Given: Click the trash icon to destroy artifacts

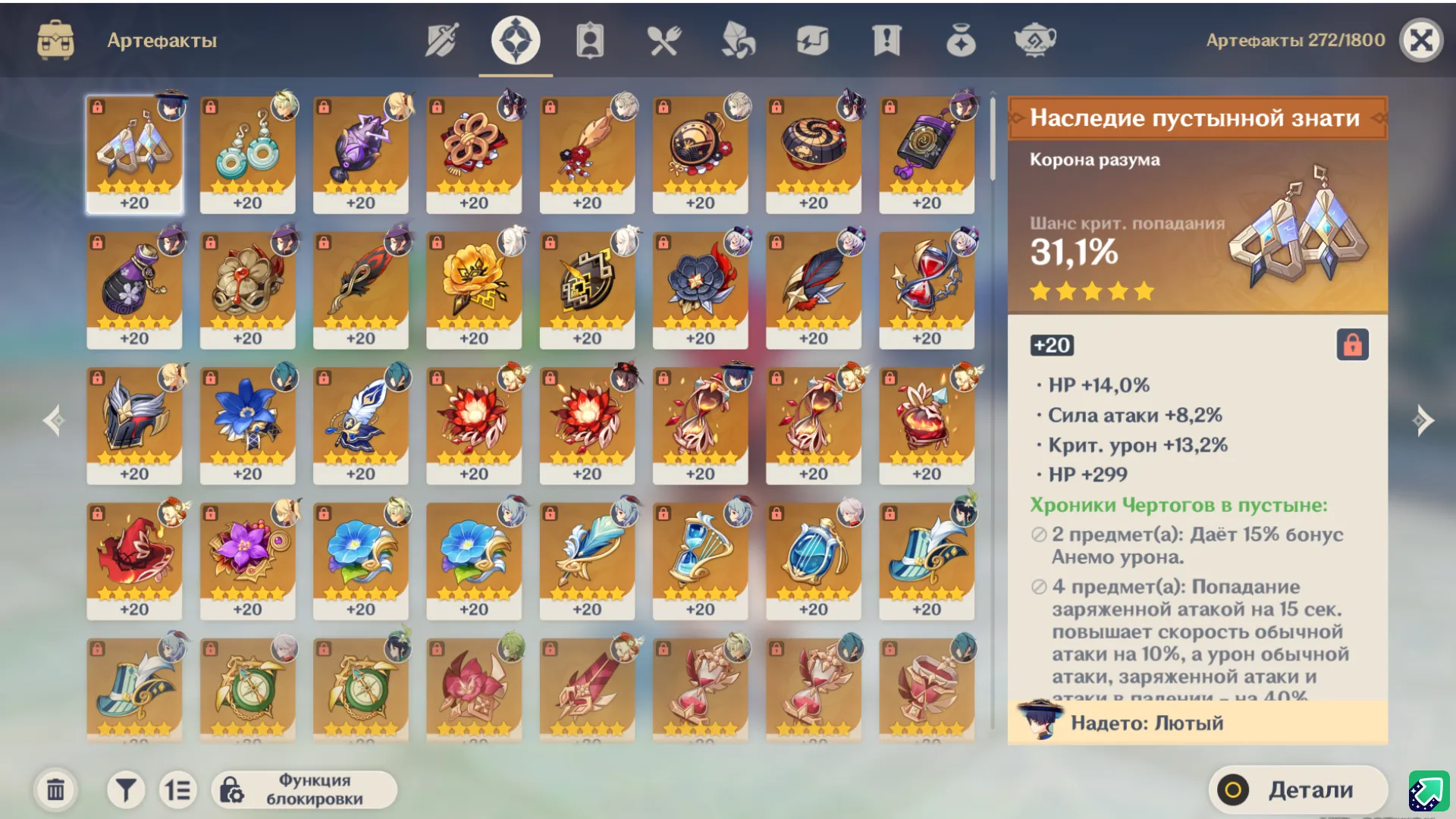Looking at the screenshot, I should 54,789.
